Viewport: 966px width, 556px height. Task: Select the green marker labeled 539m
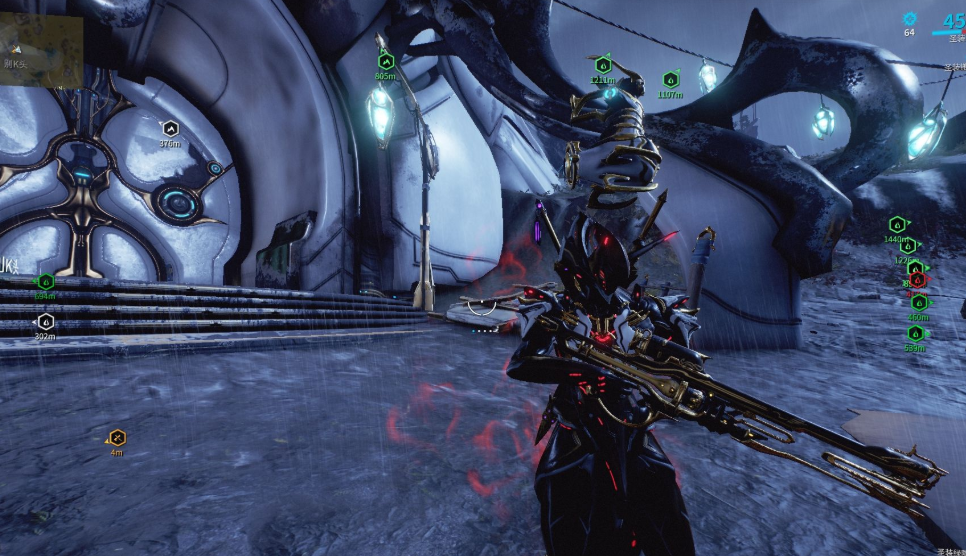[x=915, y=334]
